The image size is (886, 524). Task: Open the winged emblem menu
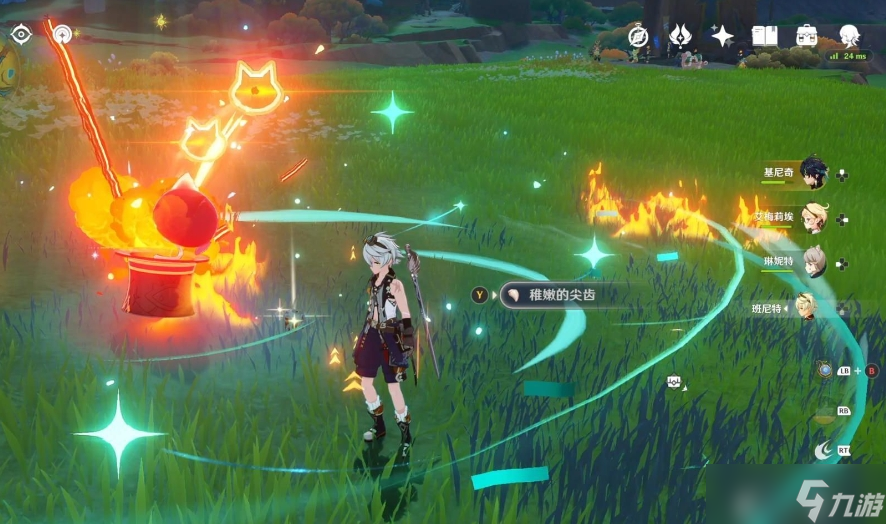(x=680, y=36)
